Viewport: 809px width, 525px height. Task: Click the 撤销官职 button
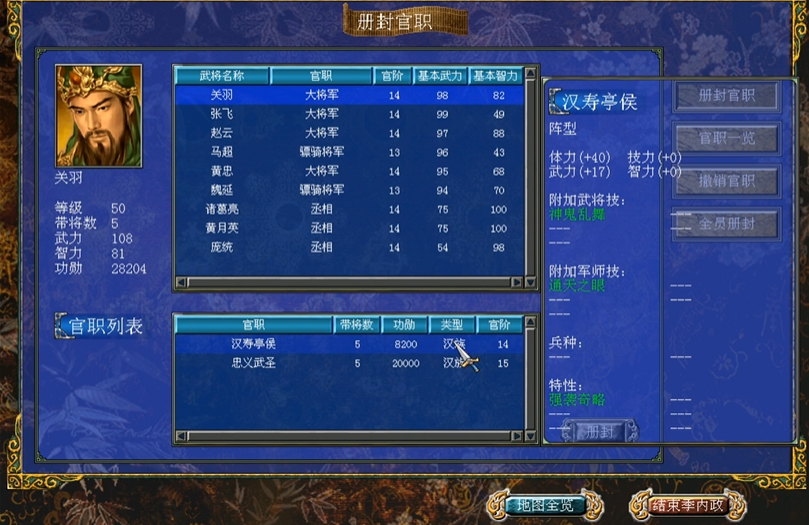coord(726,181)
